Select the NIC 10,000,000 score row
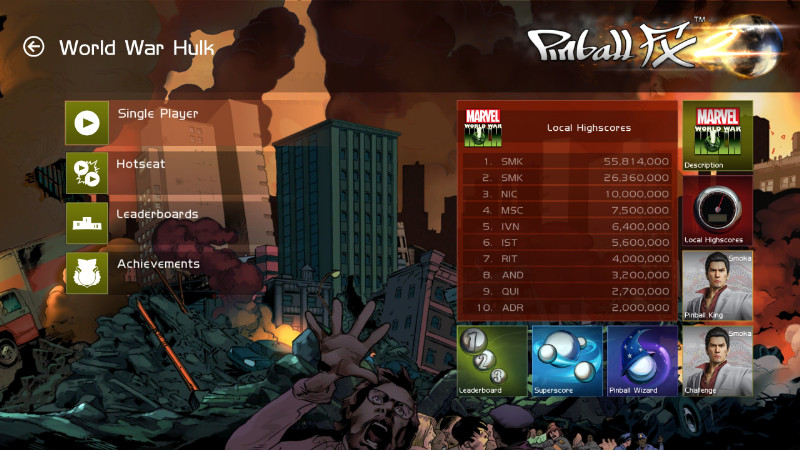This screenshot has height=450, width=800. (x=567, y=193)
